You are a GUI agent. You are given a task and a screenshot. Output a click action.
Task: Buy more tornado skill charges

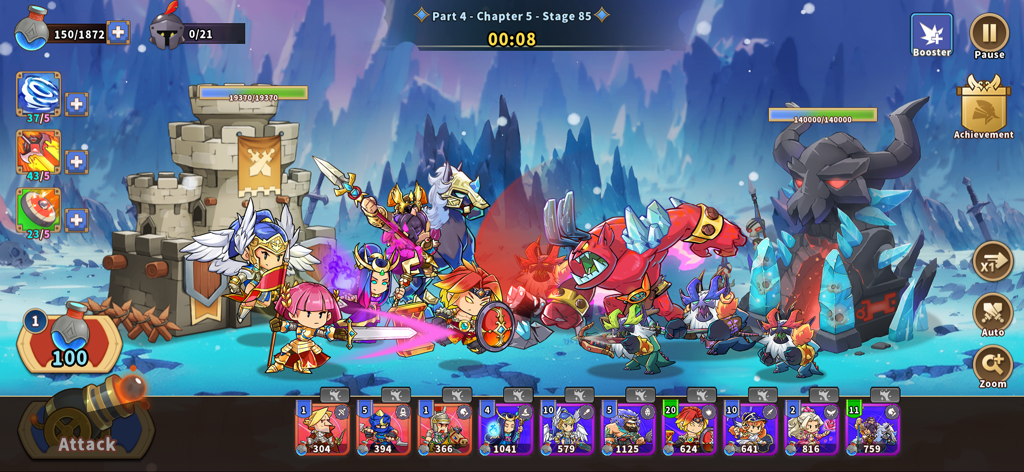click(x=77, y=104)
